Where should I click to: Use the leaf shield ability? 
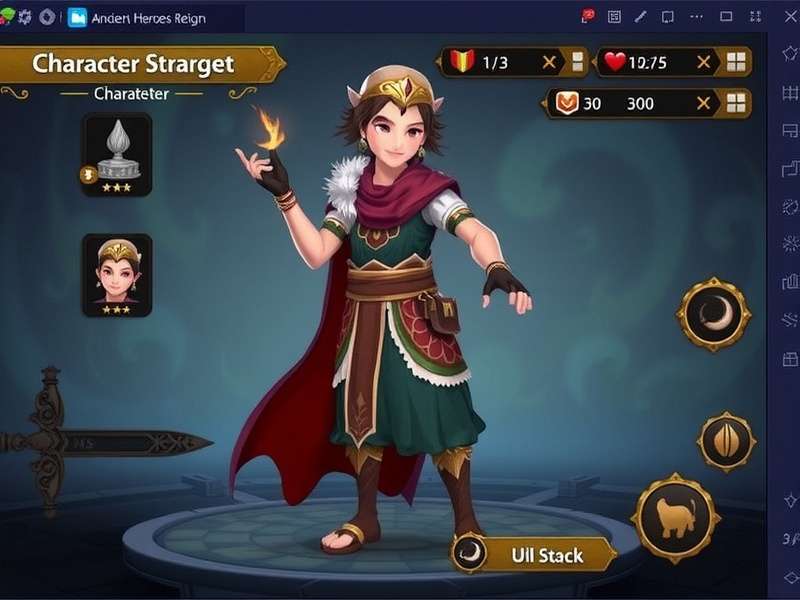(x=726, y=441)
